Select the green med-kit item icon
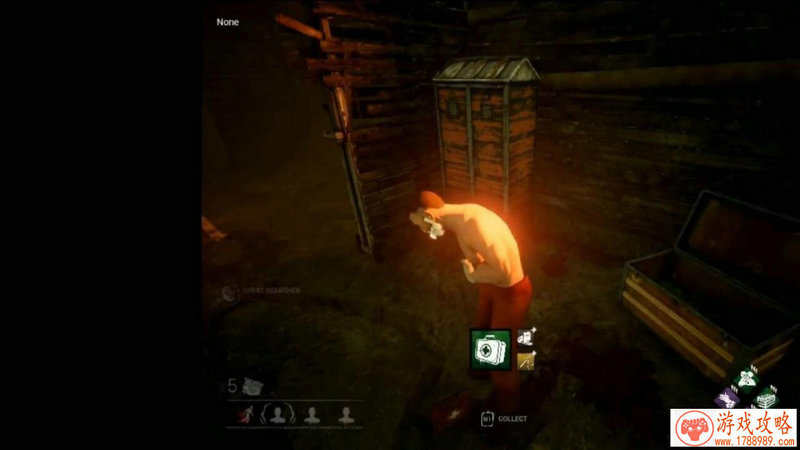Image resolution: width=800 pixels, height=450 pixels. 491,350
